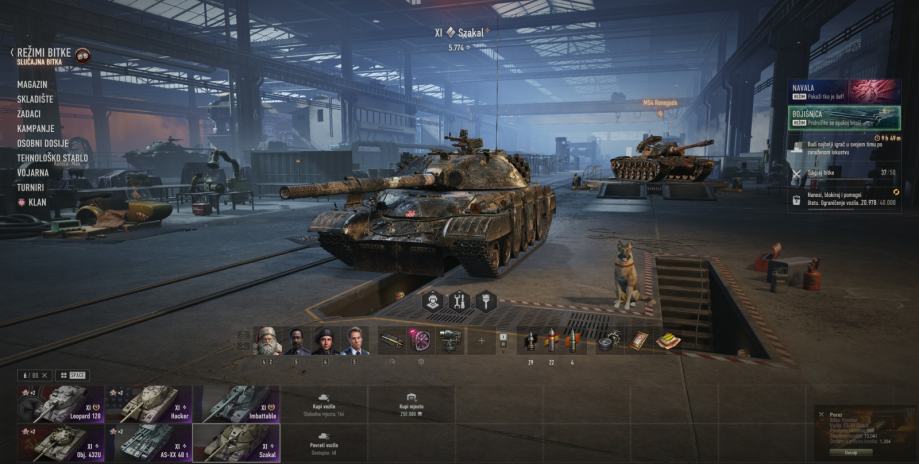The width and height of the screenshot is (919, 464).
Task: Open the Vojarna menu entry
Action: pos(33,172)
